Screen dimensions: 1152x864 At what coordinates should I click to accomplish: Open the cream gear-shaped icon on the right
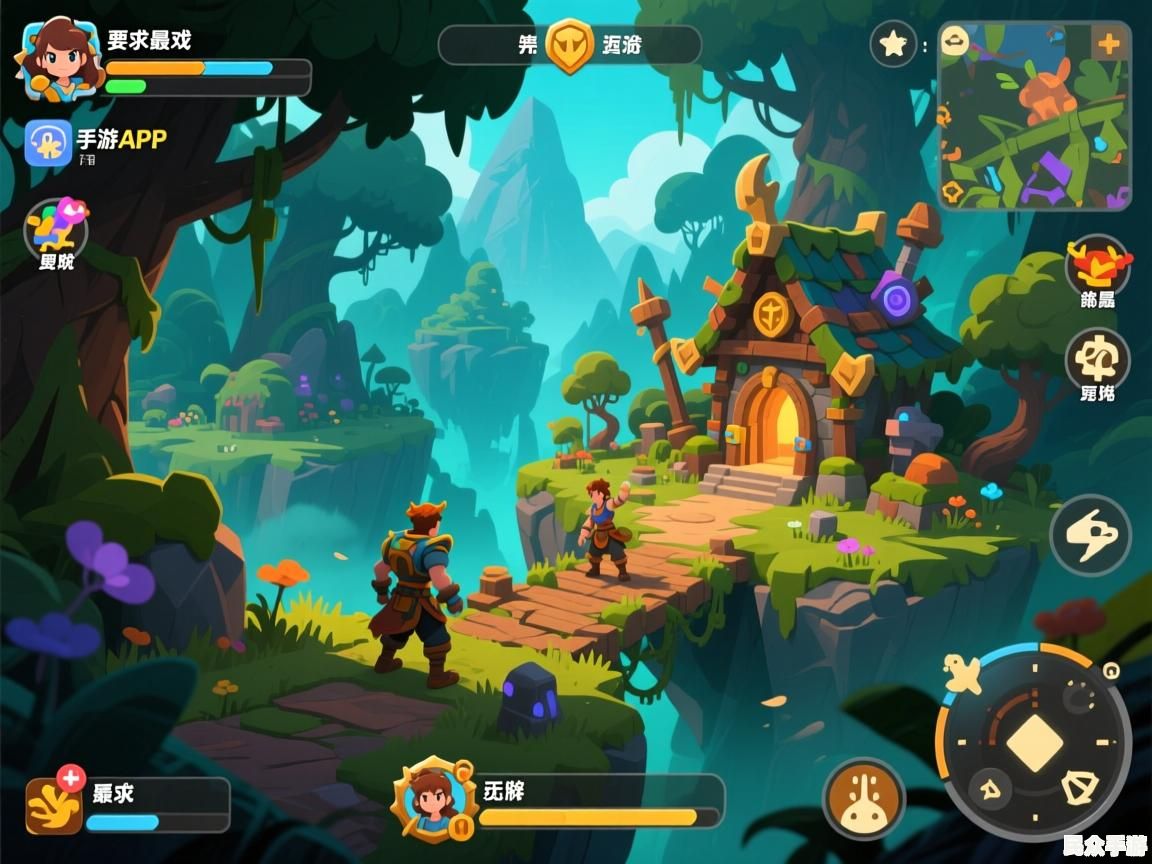1098,358
